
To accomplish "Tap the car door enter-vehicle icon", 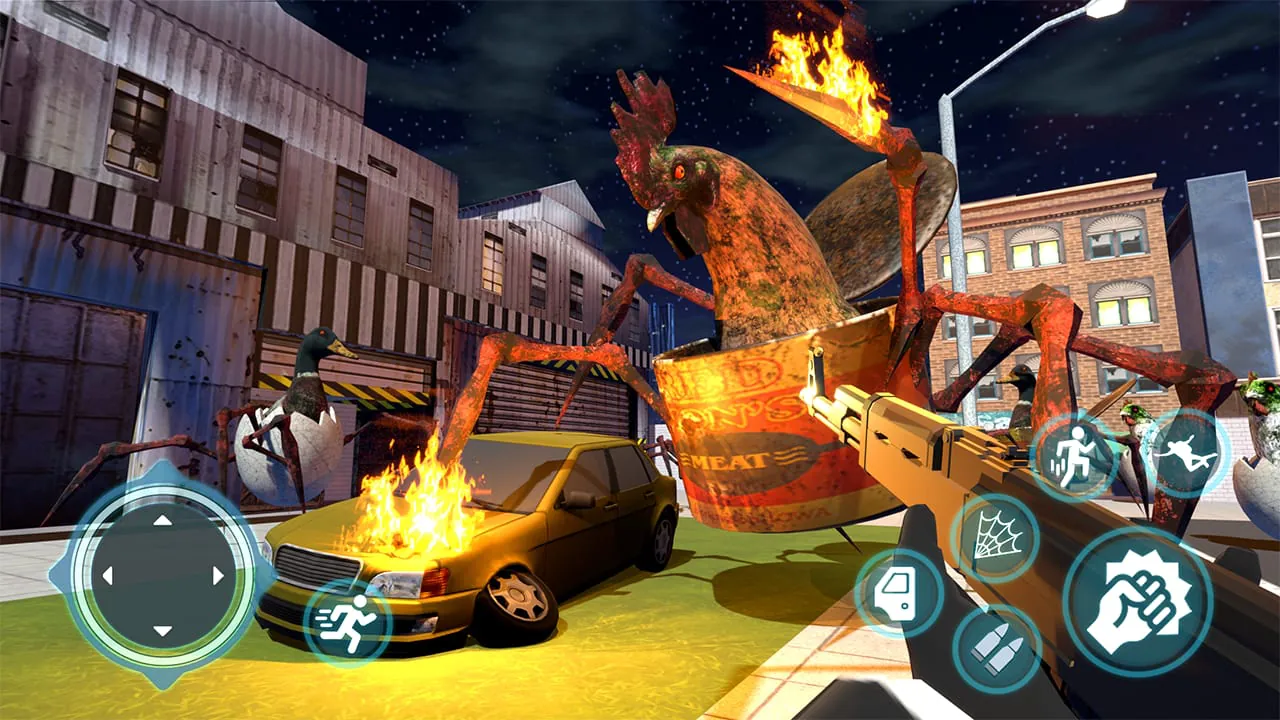I will point(898,590).
